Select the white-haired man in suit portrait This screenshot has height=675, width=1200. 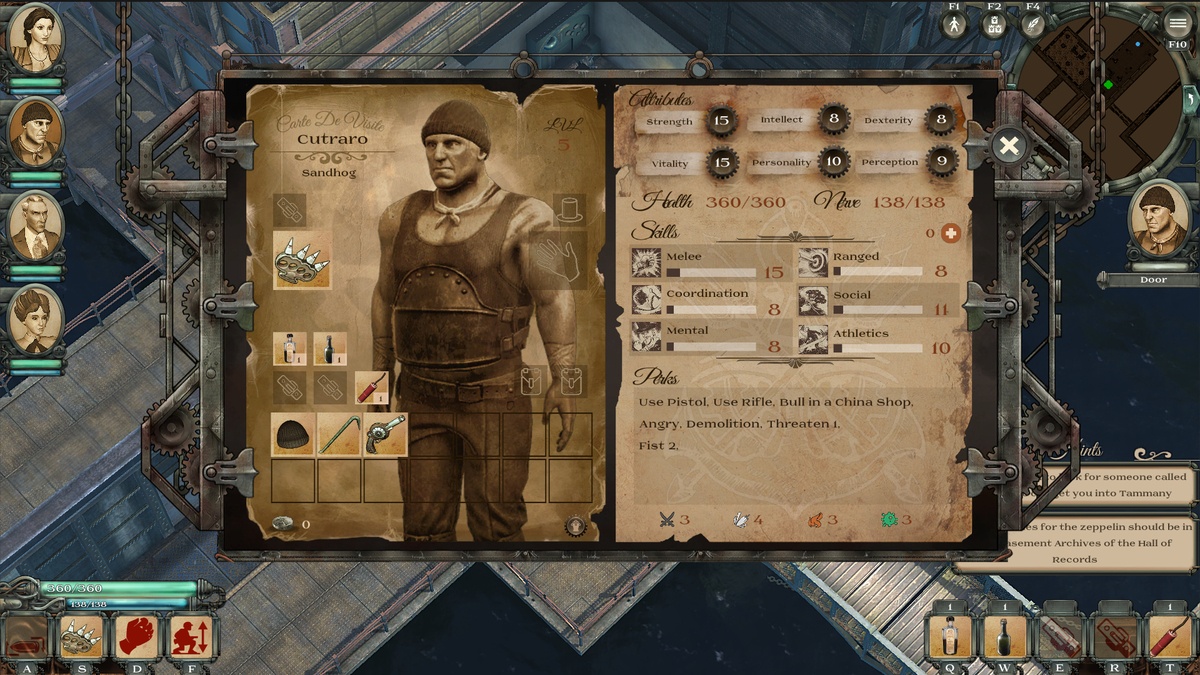[36, 226]
